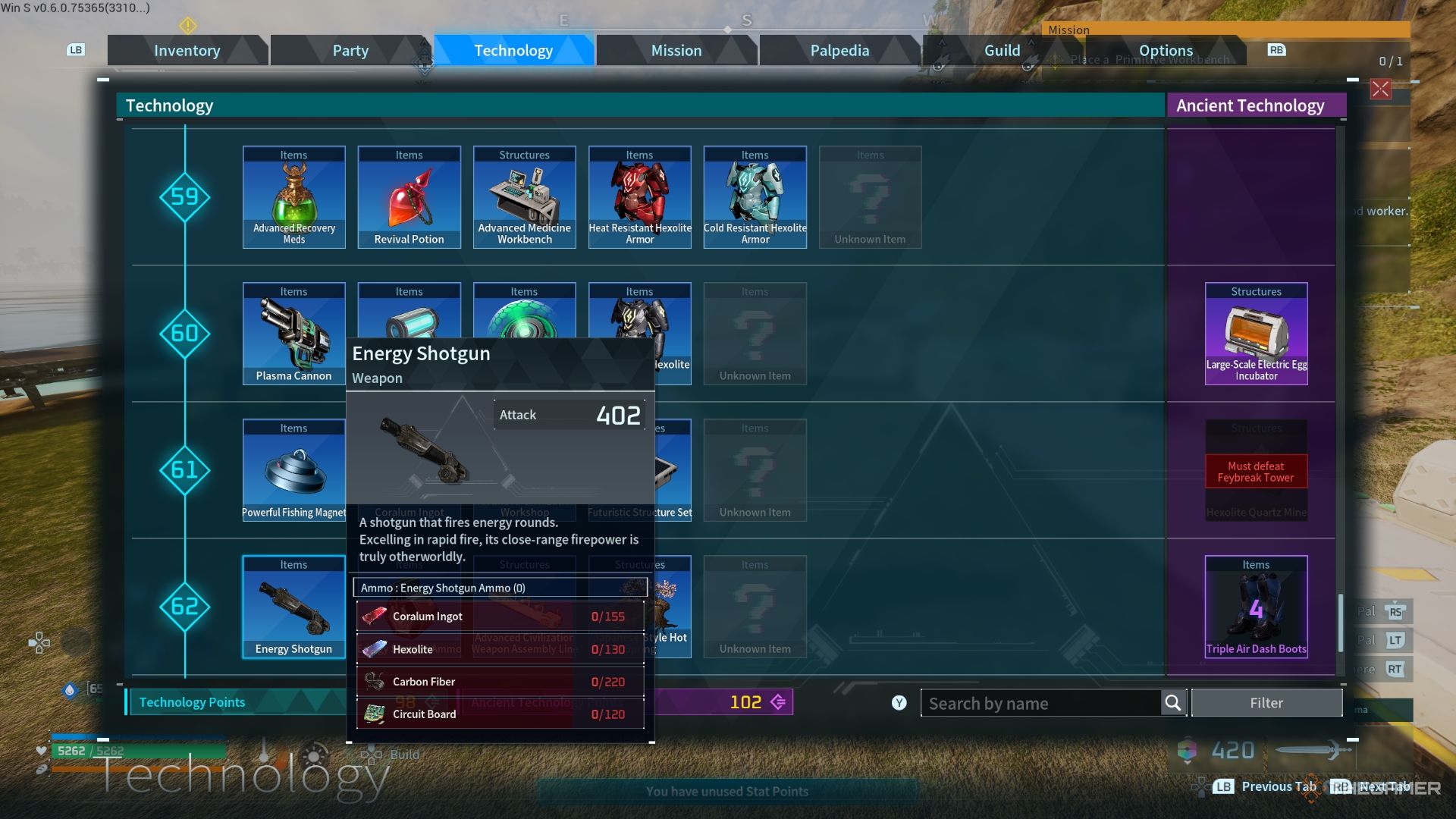Open the Guild menu tab
Screen dimensions: 1456x819
1003,50
